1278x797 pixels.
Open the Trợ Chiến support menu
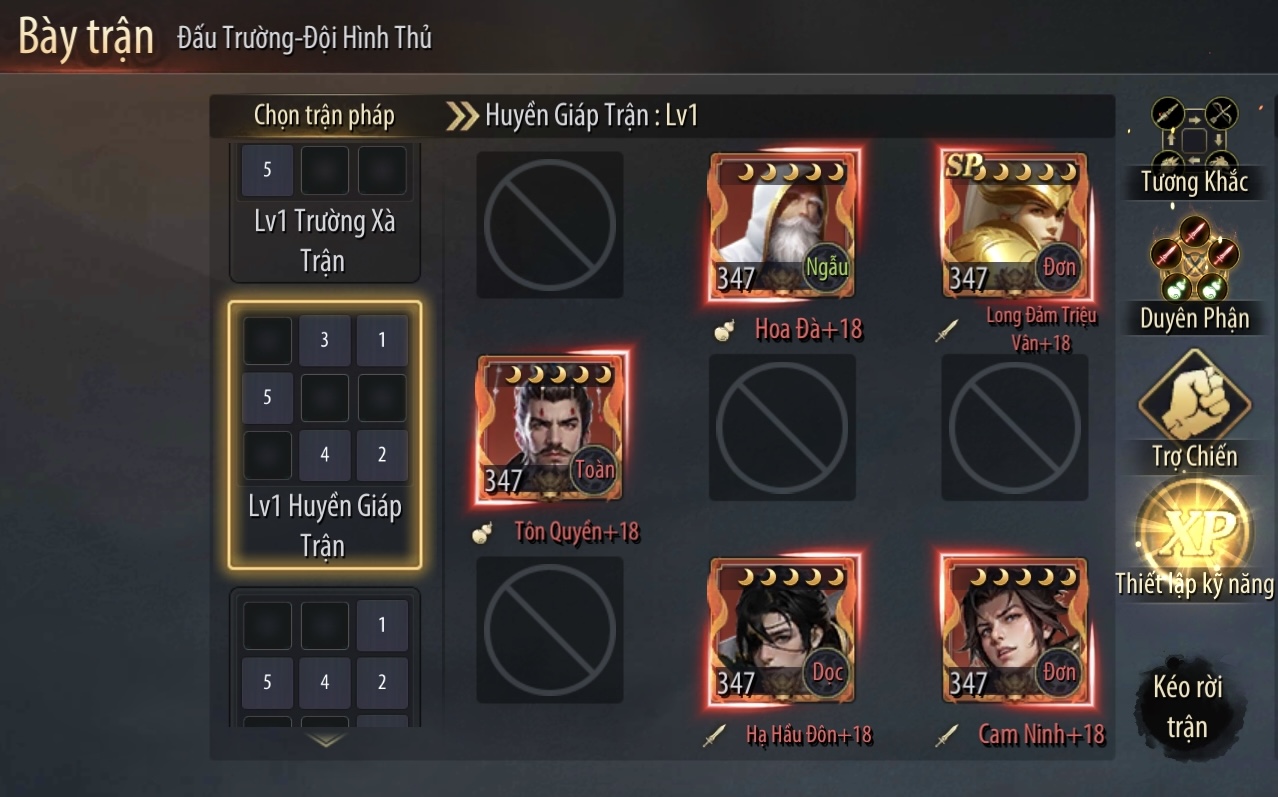click(x=1194, y=408)
